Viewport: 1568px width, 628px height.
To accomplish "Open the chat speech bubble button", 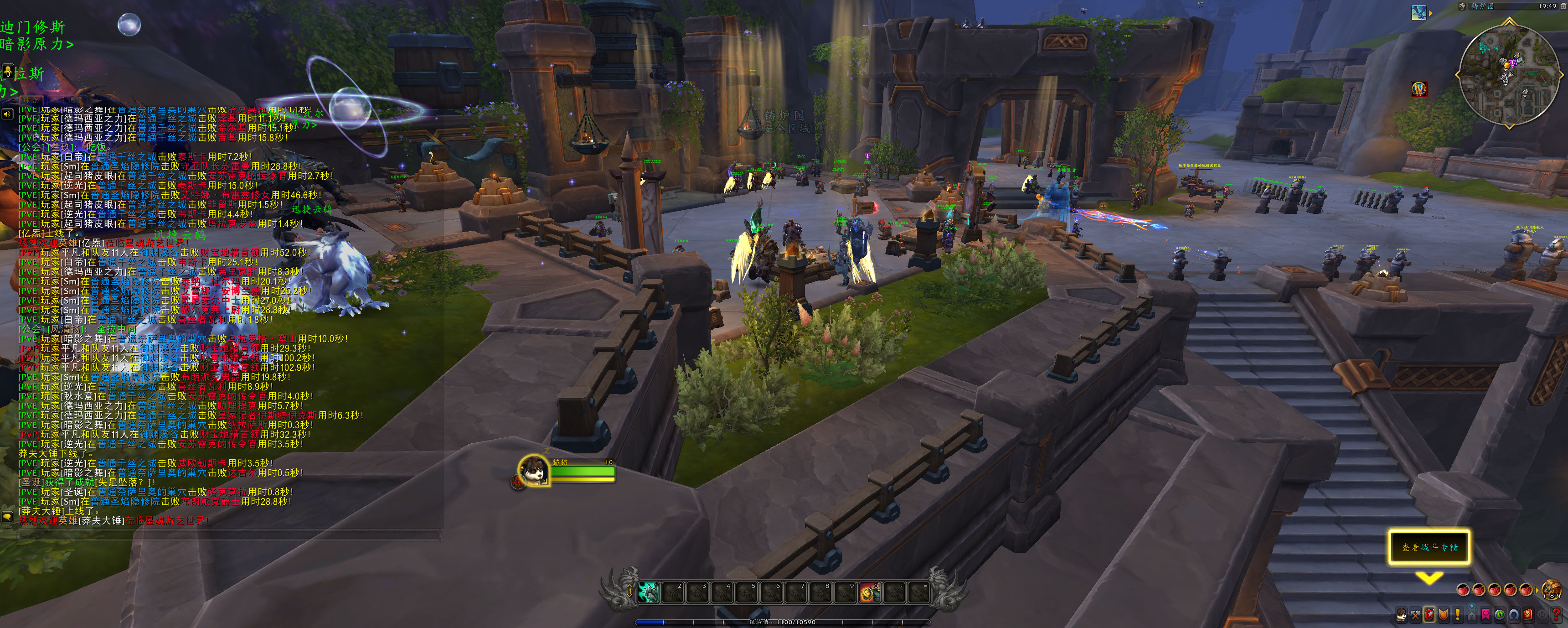I will (x=7, y=517).
